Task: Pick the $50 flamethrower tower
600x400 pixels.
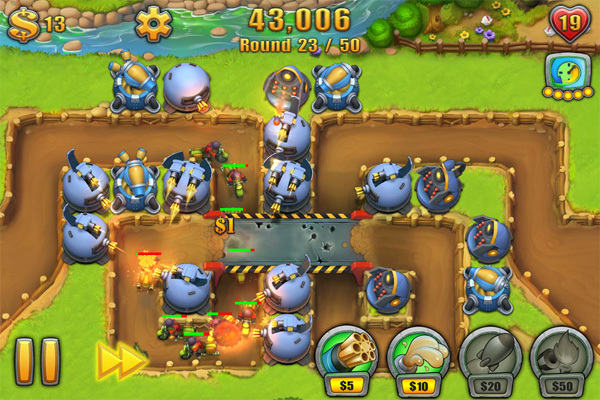Action: tap(561, 353)
